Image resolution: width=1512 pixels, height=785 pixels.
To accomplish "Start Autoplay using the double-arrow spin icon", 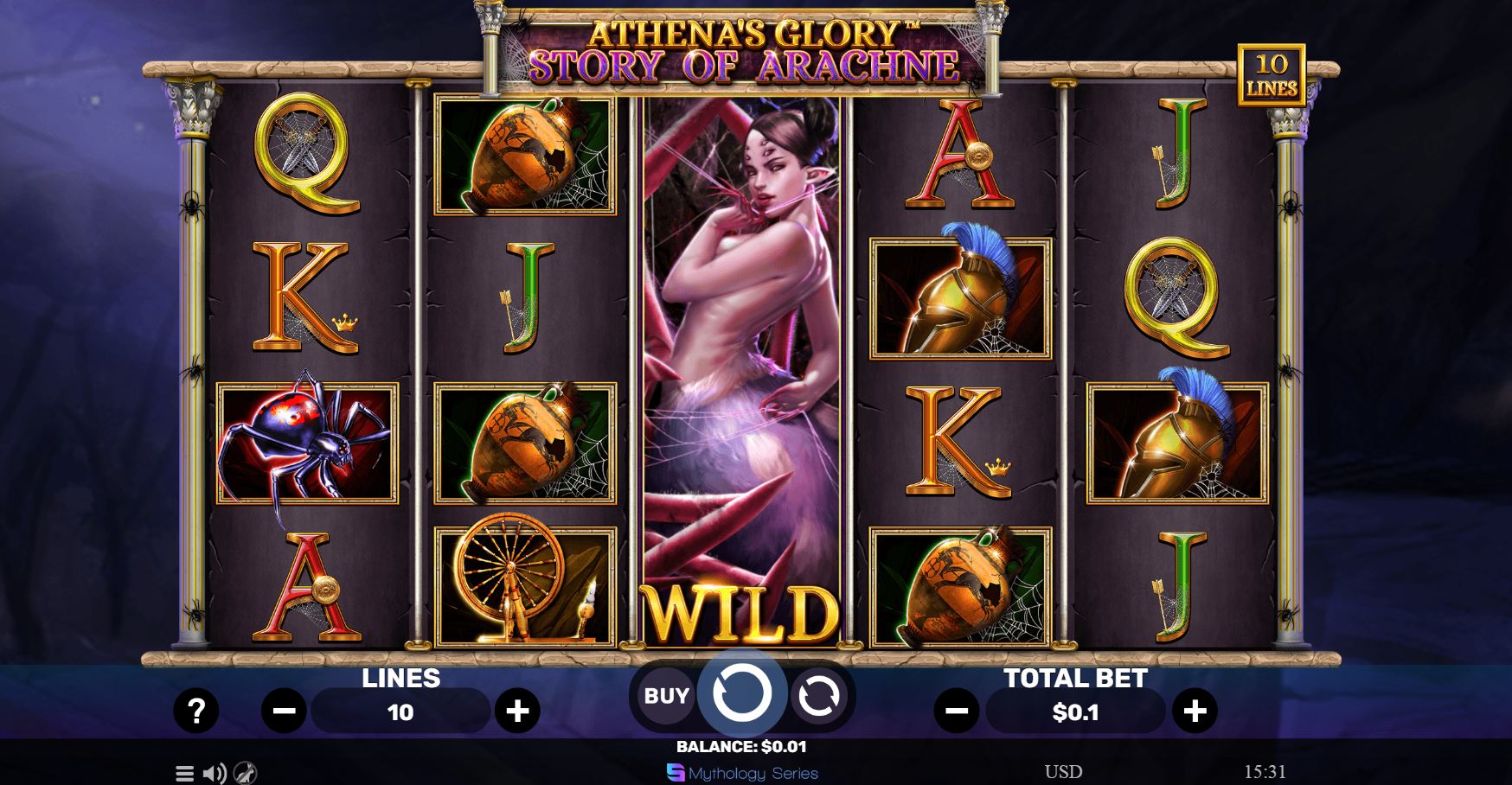I will [818, 695].
